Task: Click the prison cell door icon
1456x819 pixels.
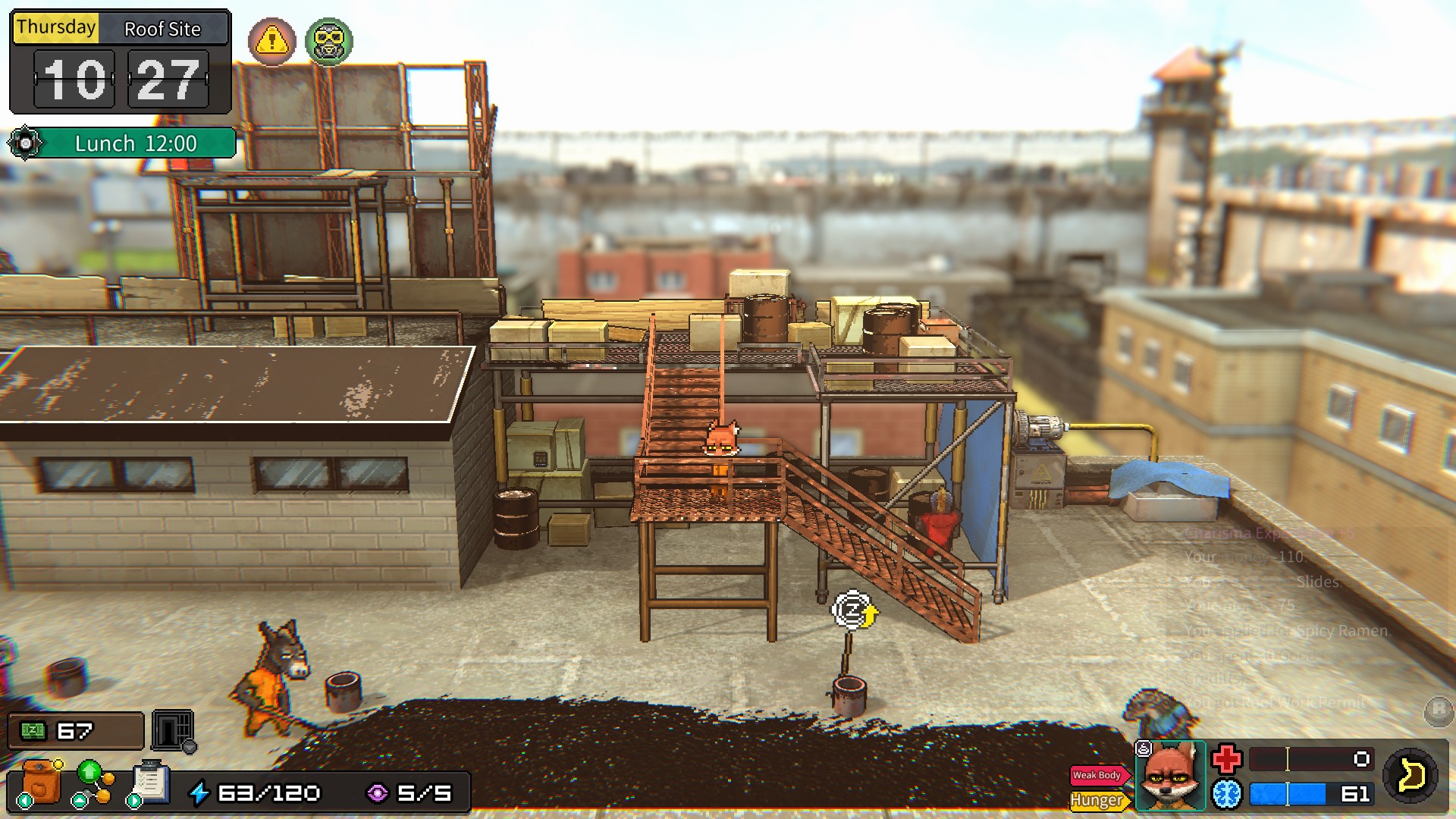Action: coord(173,730)
